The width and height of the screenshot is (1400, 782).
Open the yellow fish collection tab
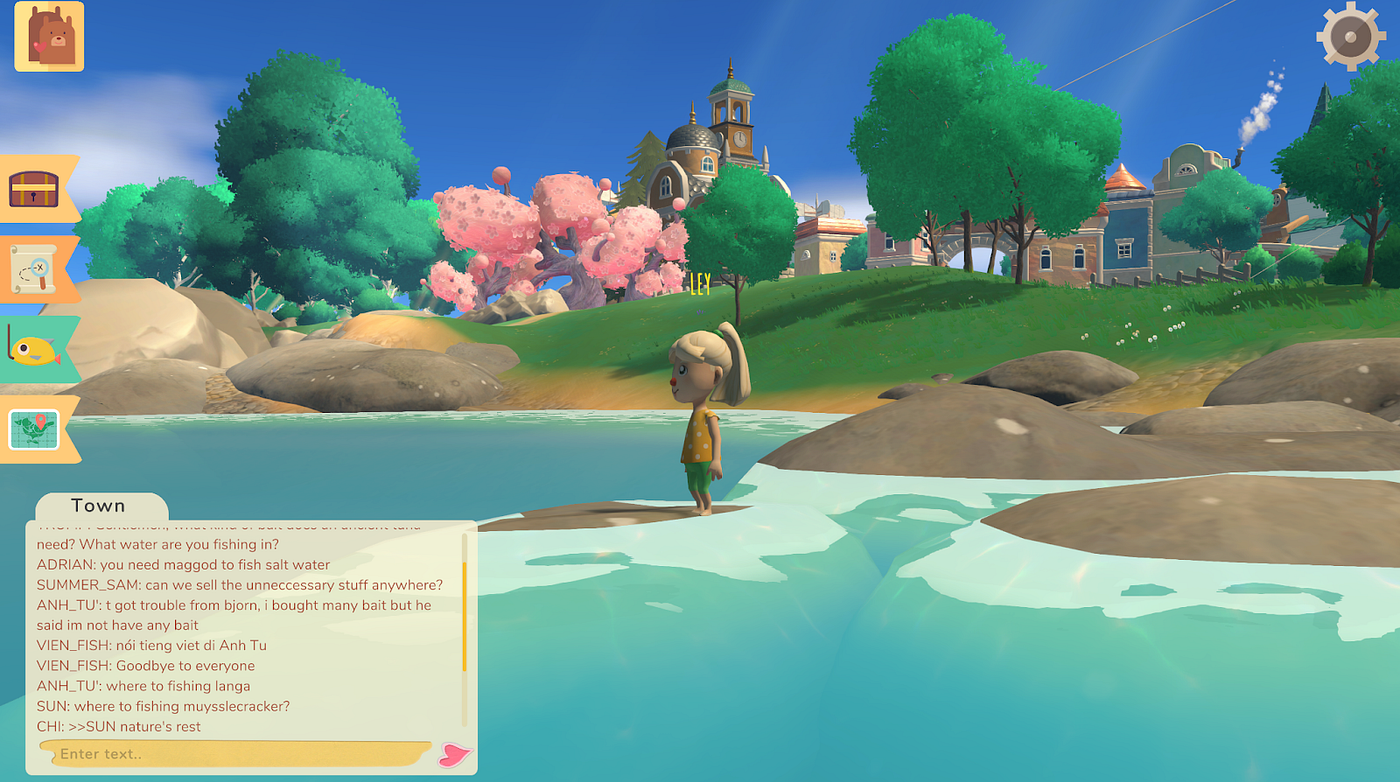coord(35,349)
